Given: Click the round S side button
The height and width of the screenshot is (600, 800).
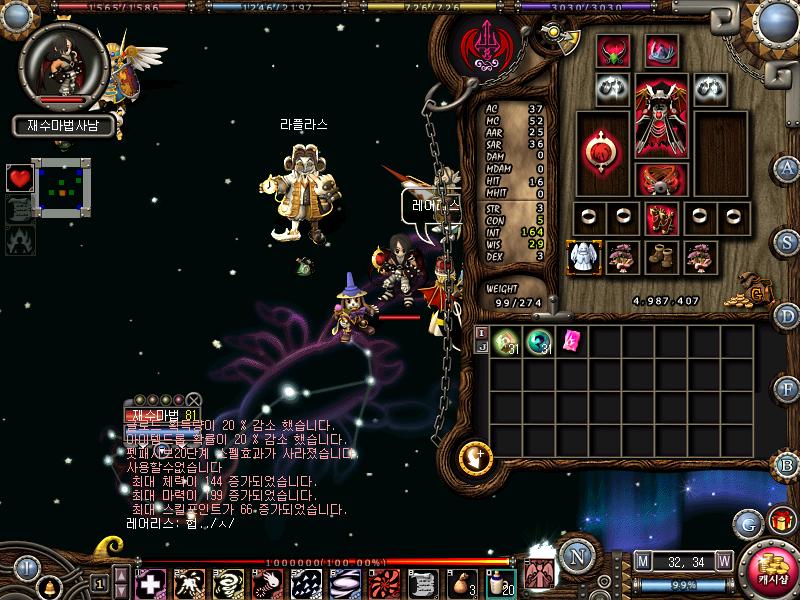Looking at the screenshot, I should (x=788, y=242).
